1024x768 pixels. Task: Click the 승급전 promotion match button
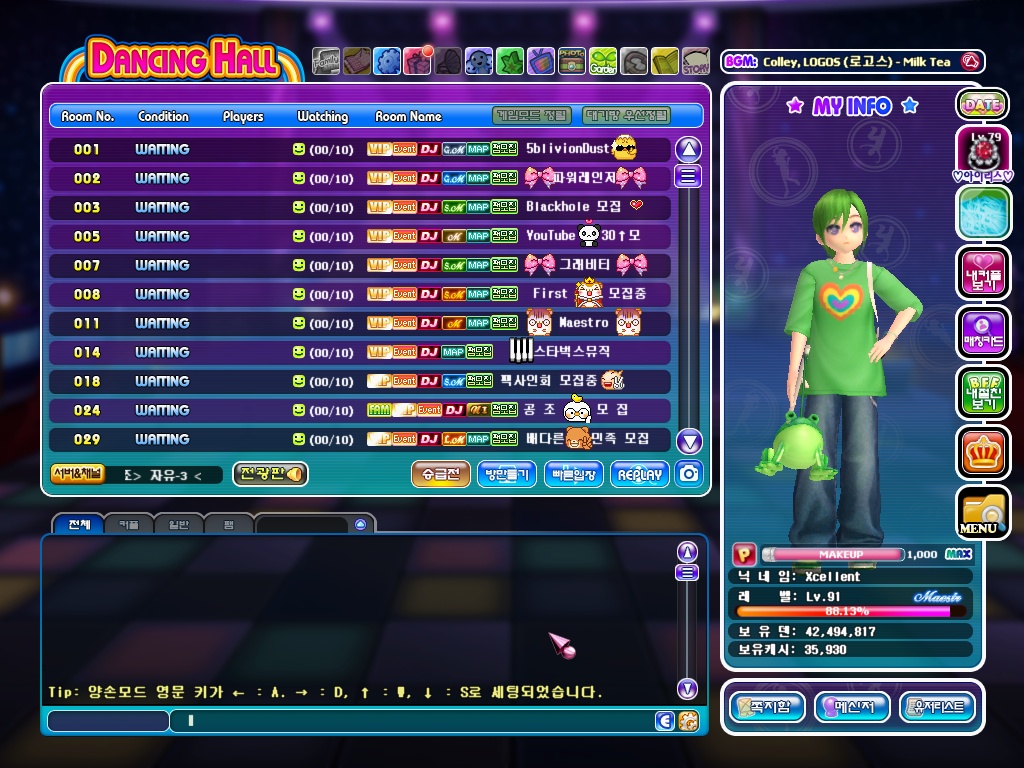pos(440,474)
